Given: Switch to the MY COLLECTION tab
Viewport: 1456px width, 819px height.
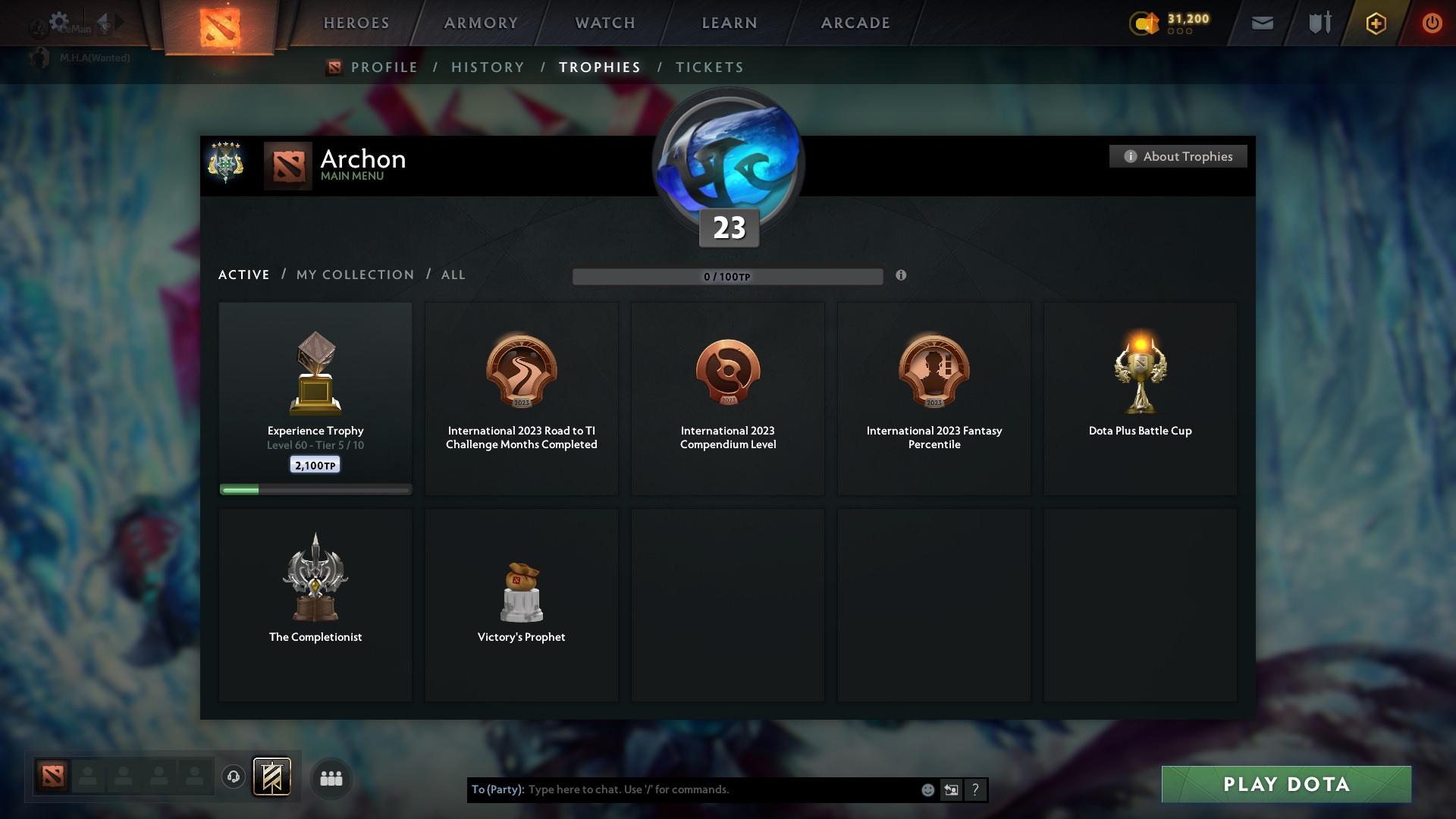Looking at the screenshot, I should 354,275.
